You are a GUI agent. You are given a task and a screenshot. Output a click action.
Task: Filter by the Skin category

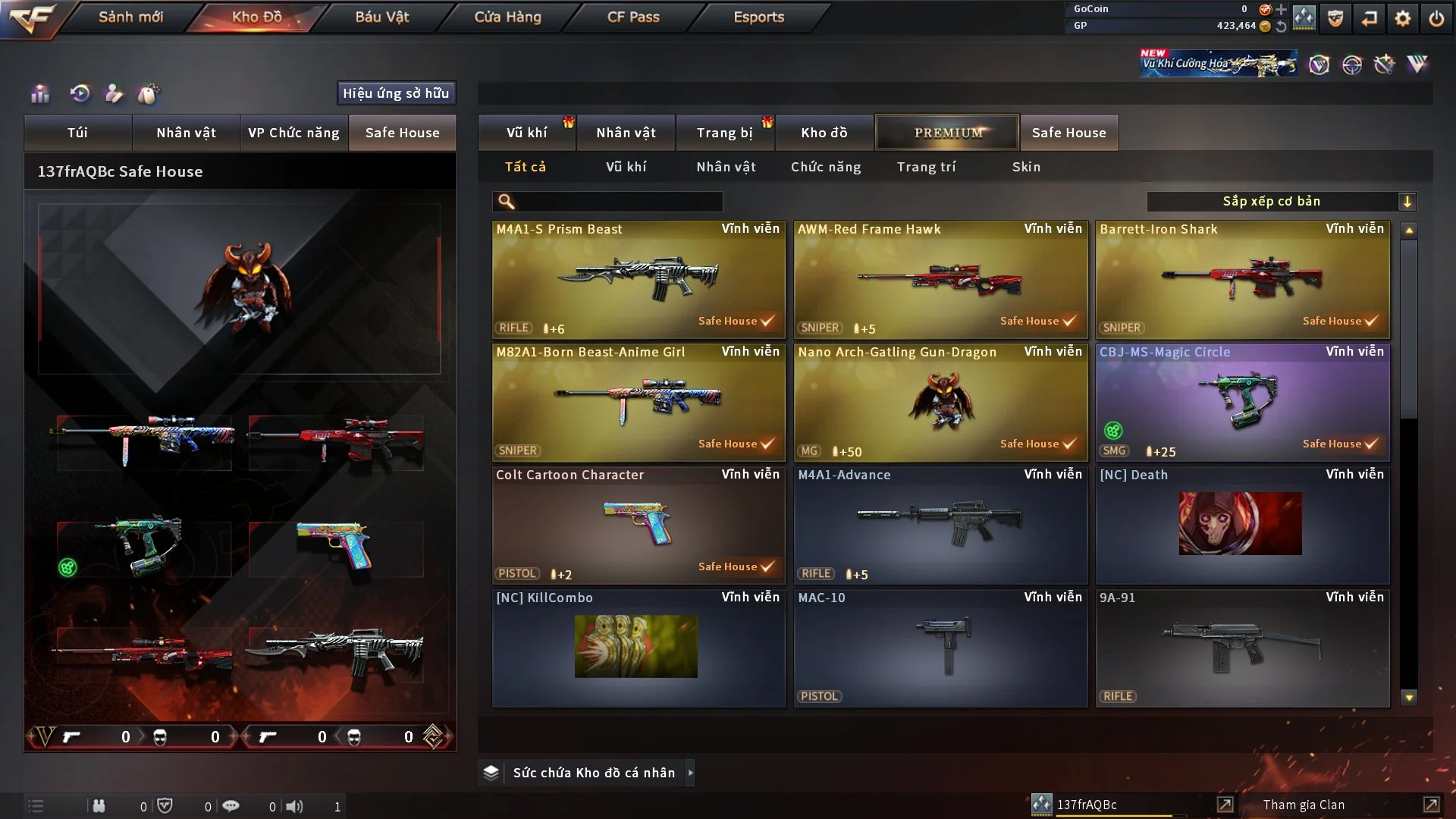click(1026, 167)
